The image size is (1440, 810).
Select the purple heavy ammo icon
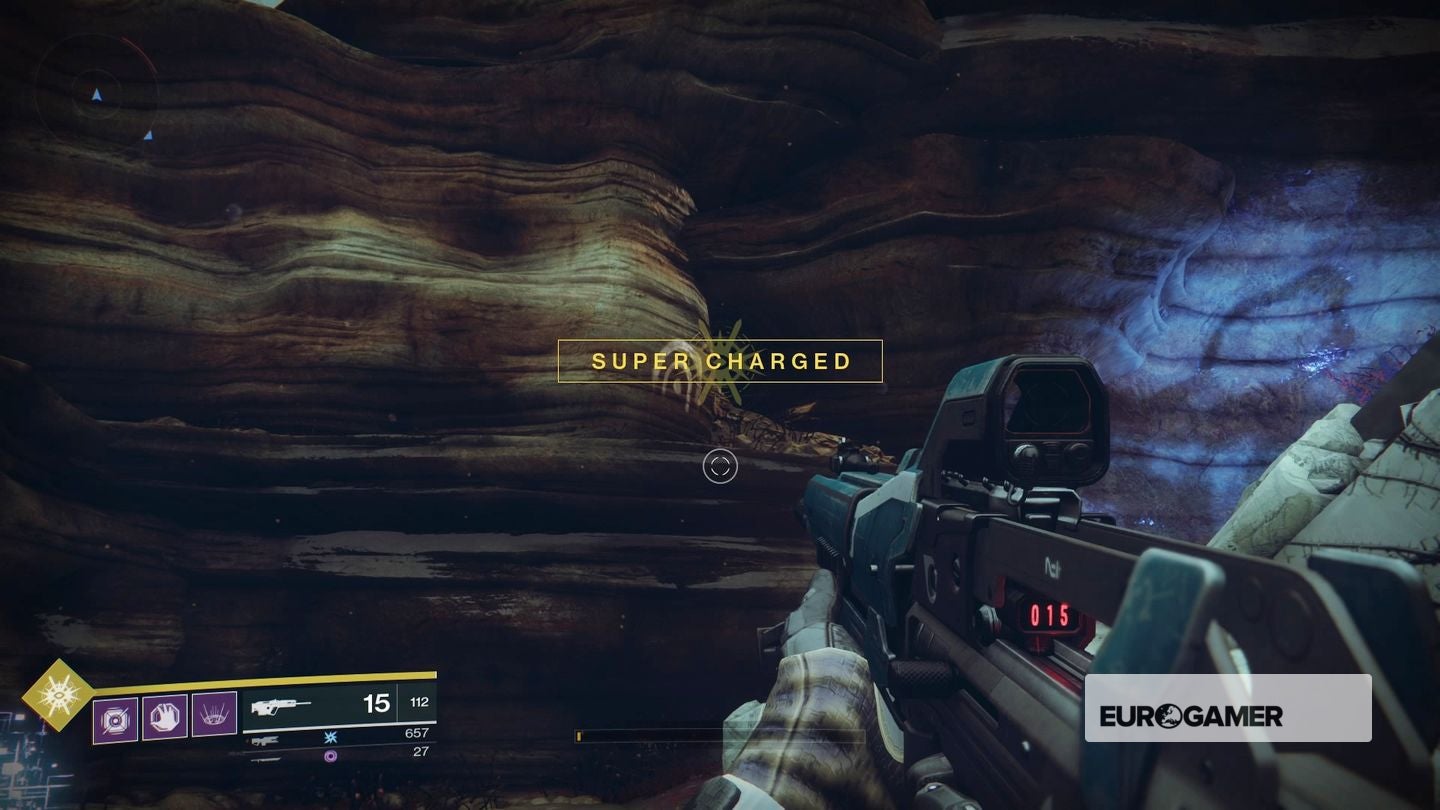coord(330,755)
